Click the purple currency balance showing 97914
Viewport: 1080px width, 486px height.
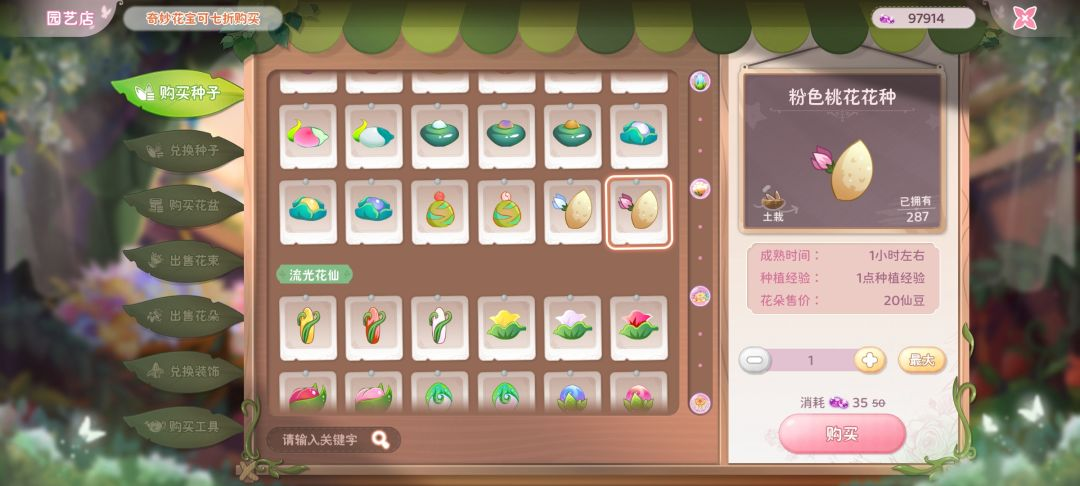click(924, 18)
